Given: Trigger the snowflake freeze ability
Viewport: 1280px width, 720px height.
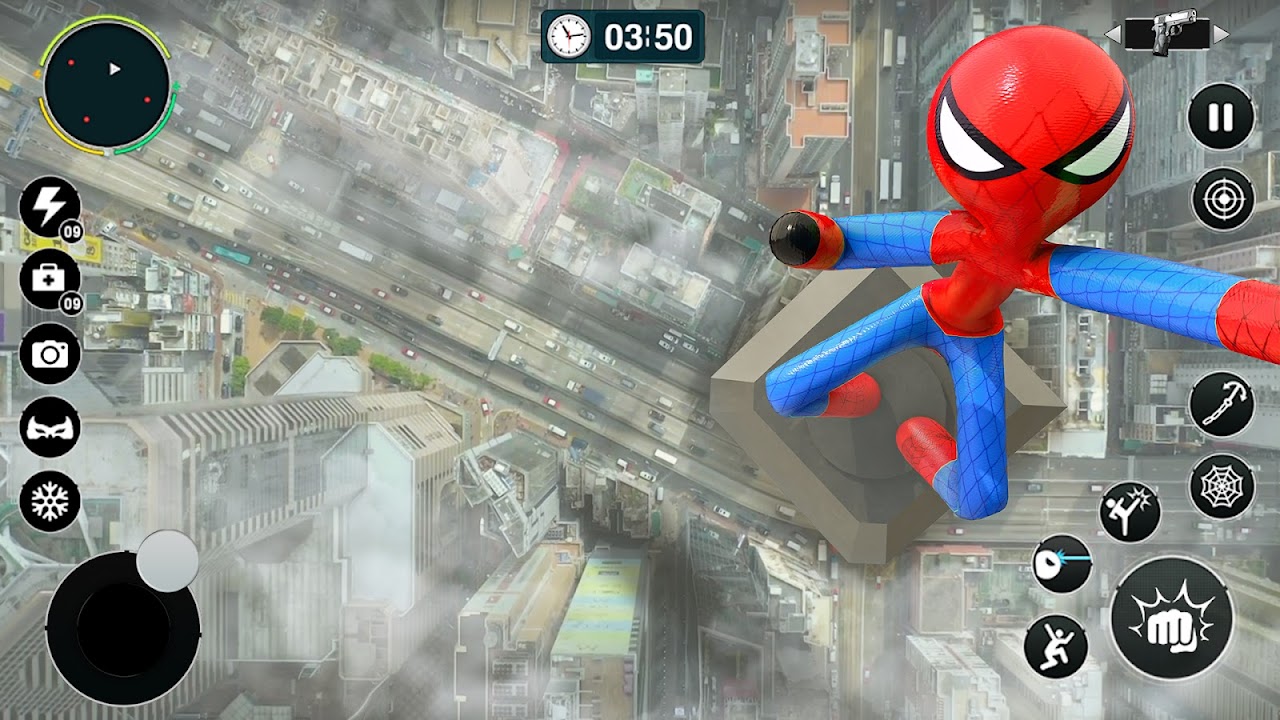Looking at the screenshot, I should click(x=49, y=501).
